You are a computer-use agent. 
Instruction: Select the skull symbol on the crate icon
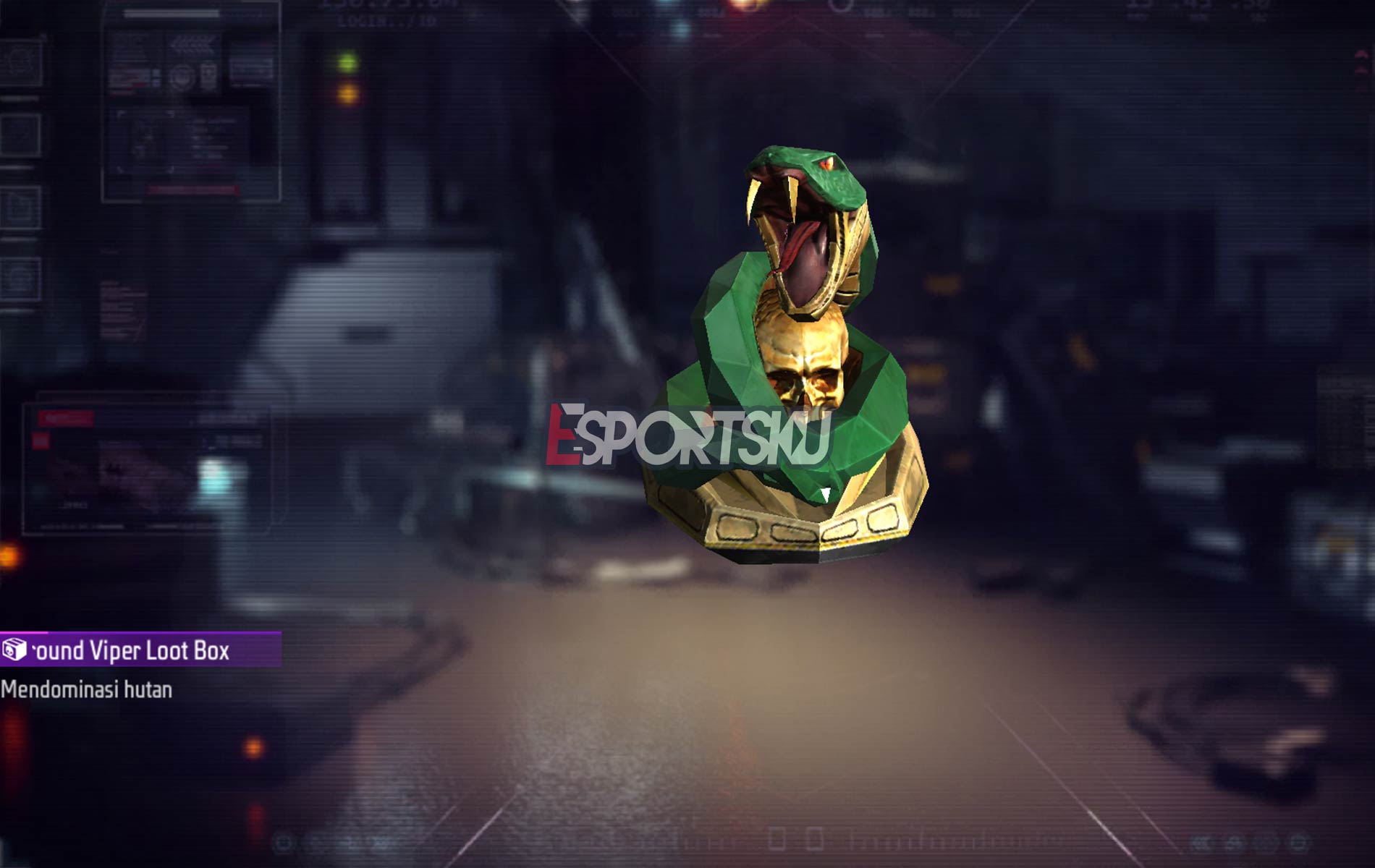pyautogui.click(x=9, y=653)
